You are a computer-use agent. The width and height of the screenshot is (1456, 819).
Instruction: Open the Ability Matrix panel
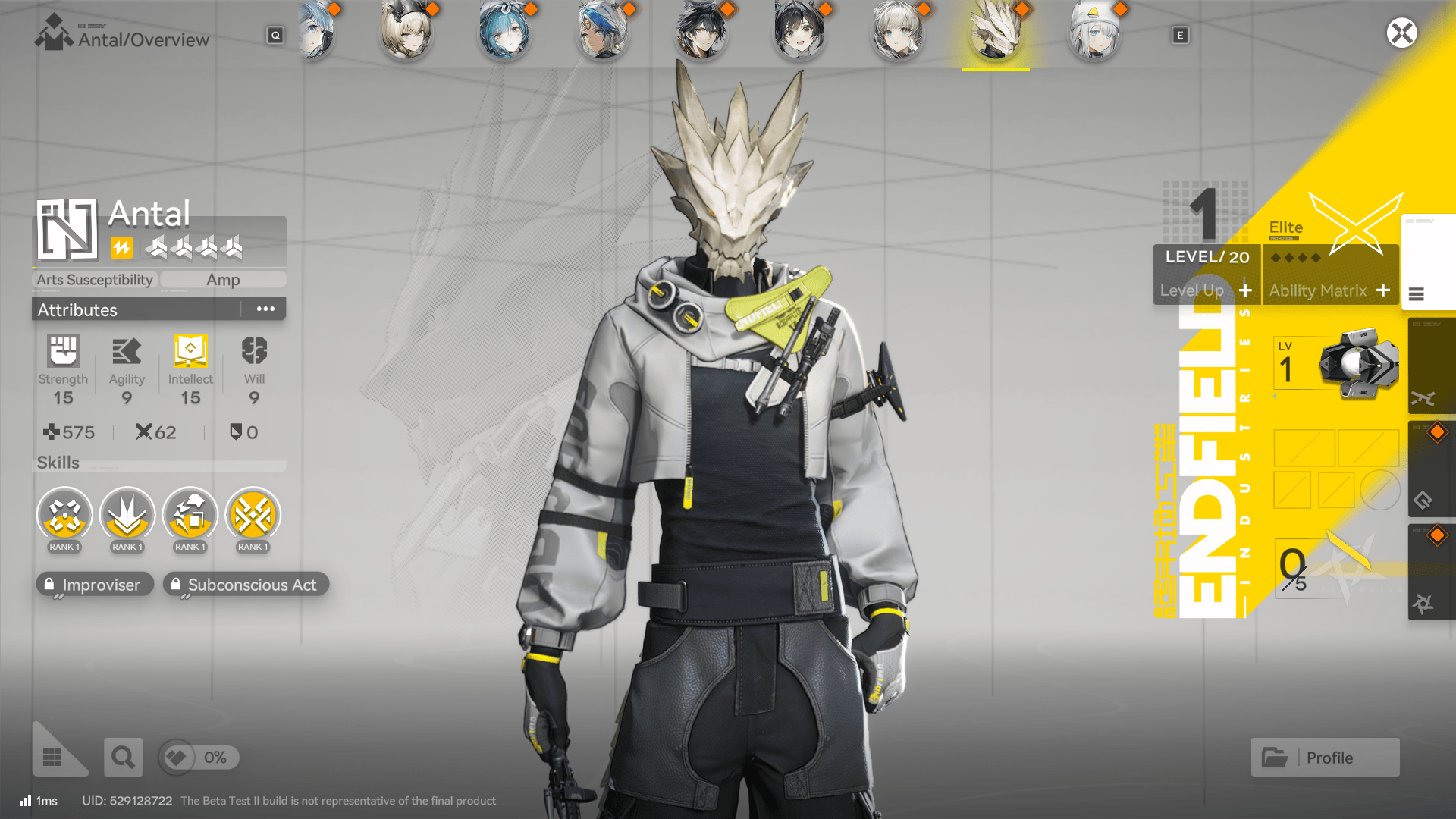[x=1331, y=290]
